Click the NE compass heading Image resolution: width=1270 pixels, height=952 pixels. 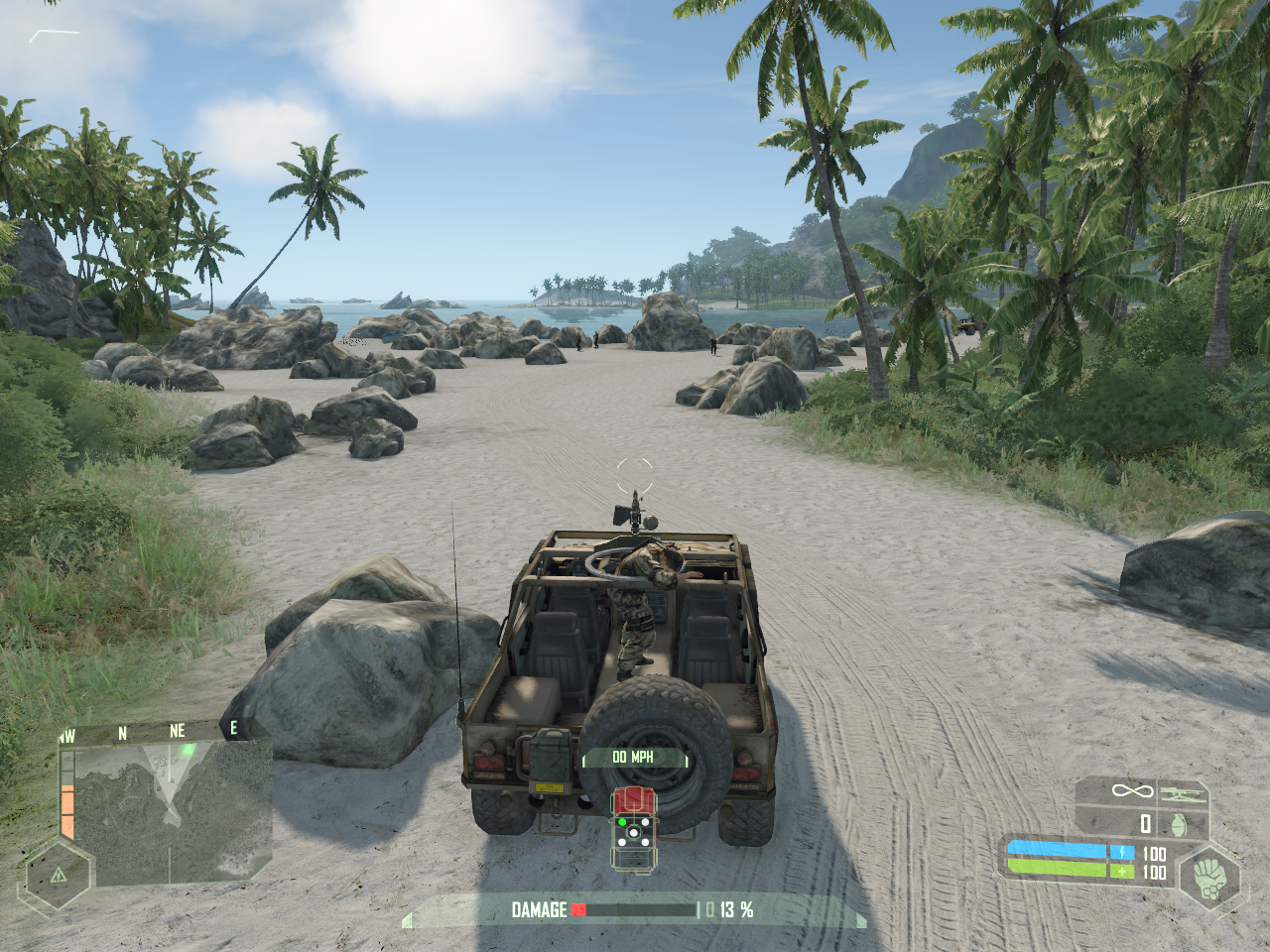177,731
